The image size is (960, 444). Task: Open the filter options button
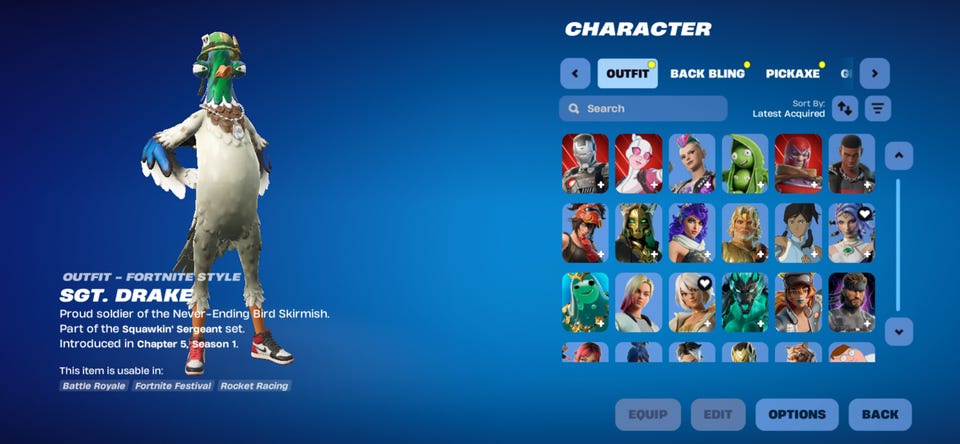coord(878,108)
